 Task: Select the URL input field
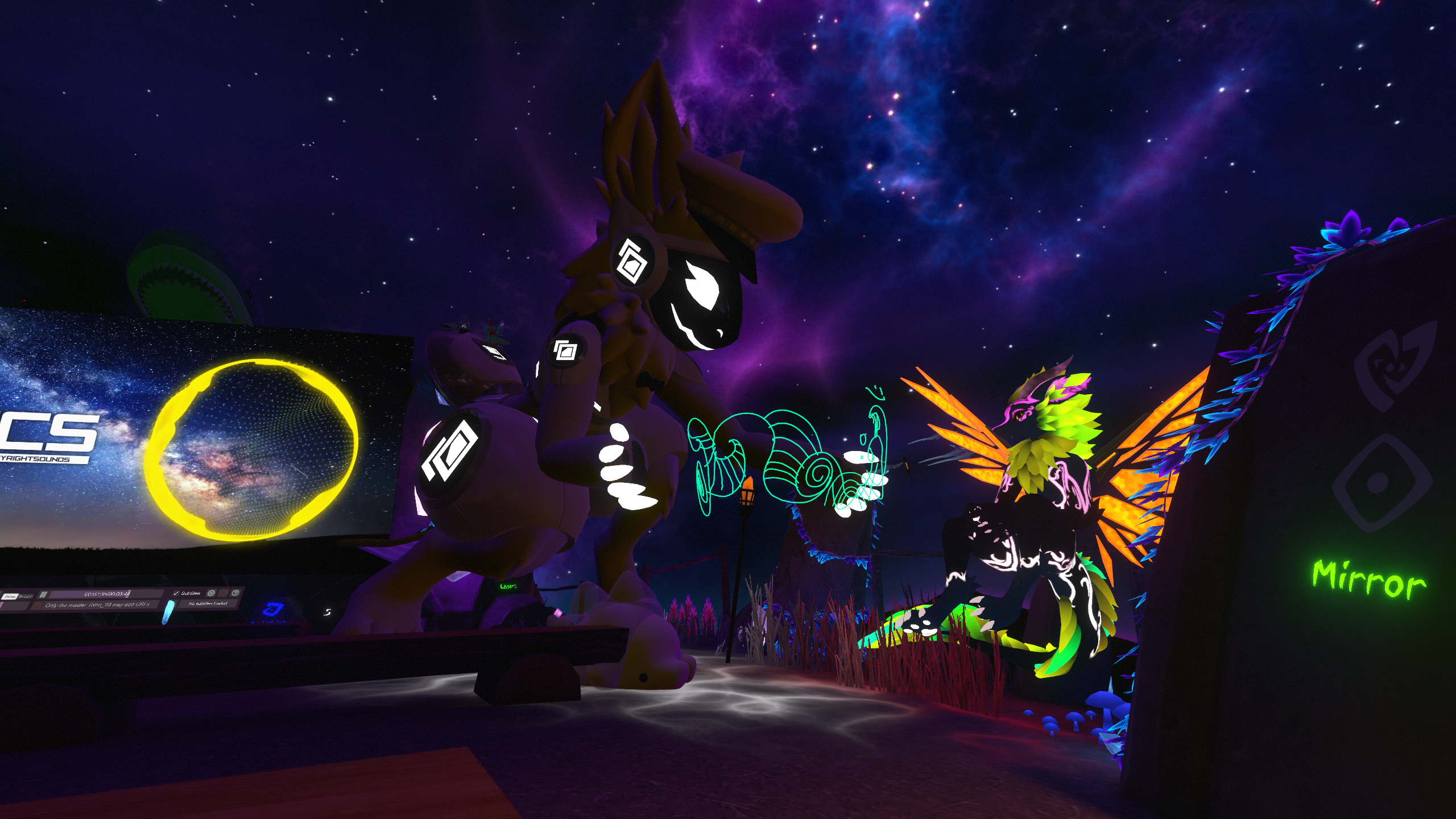coord(98,605)
